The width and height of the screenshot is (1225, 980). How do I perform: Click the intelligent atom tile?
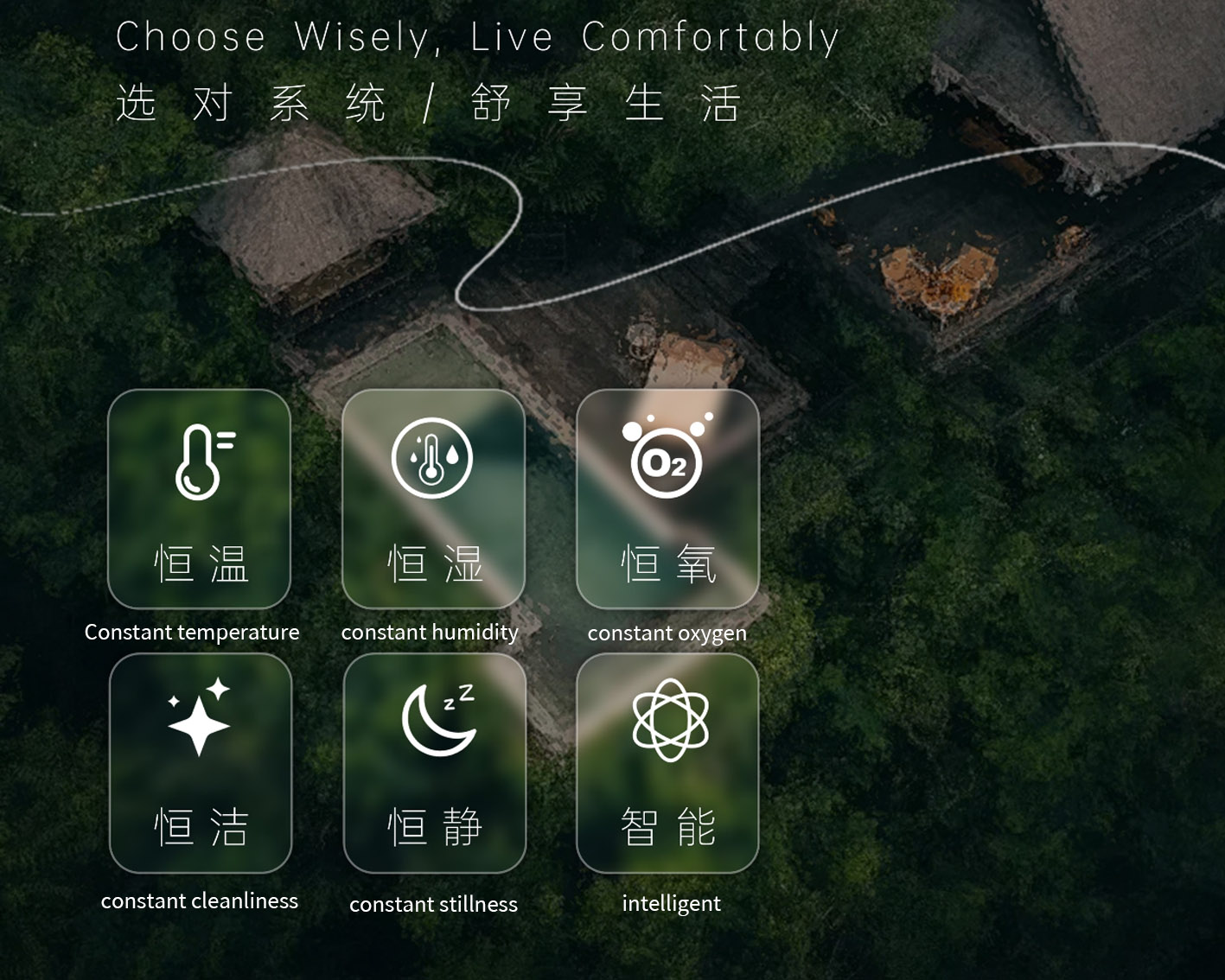coord(667,762)
